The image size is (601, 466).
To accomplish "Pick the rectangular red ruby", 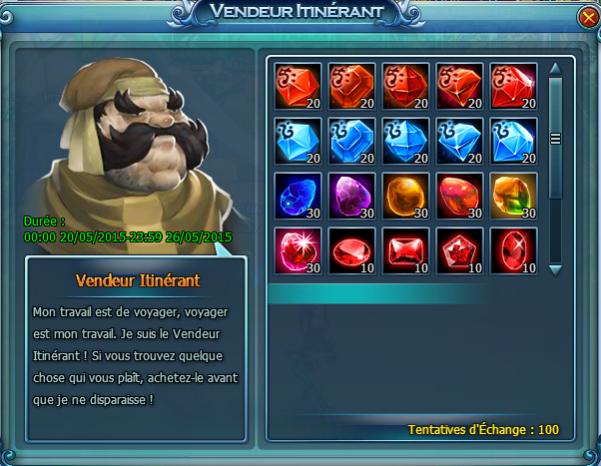I will 406,250.
